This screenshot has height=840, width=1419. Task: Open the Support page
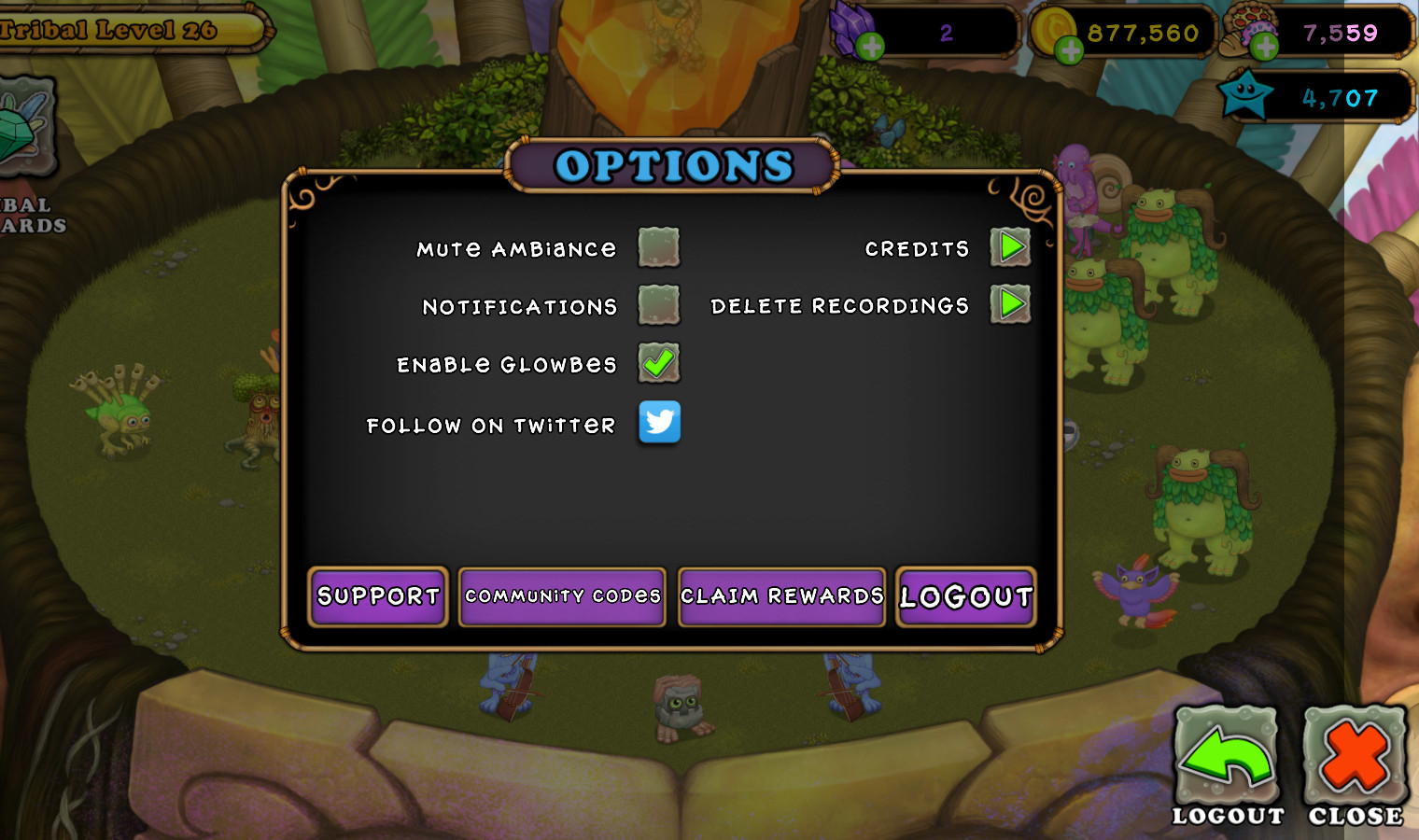(377, 596)
